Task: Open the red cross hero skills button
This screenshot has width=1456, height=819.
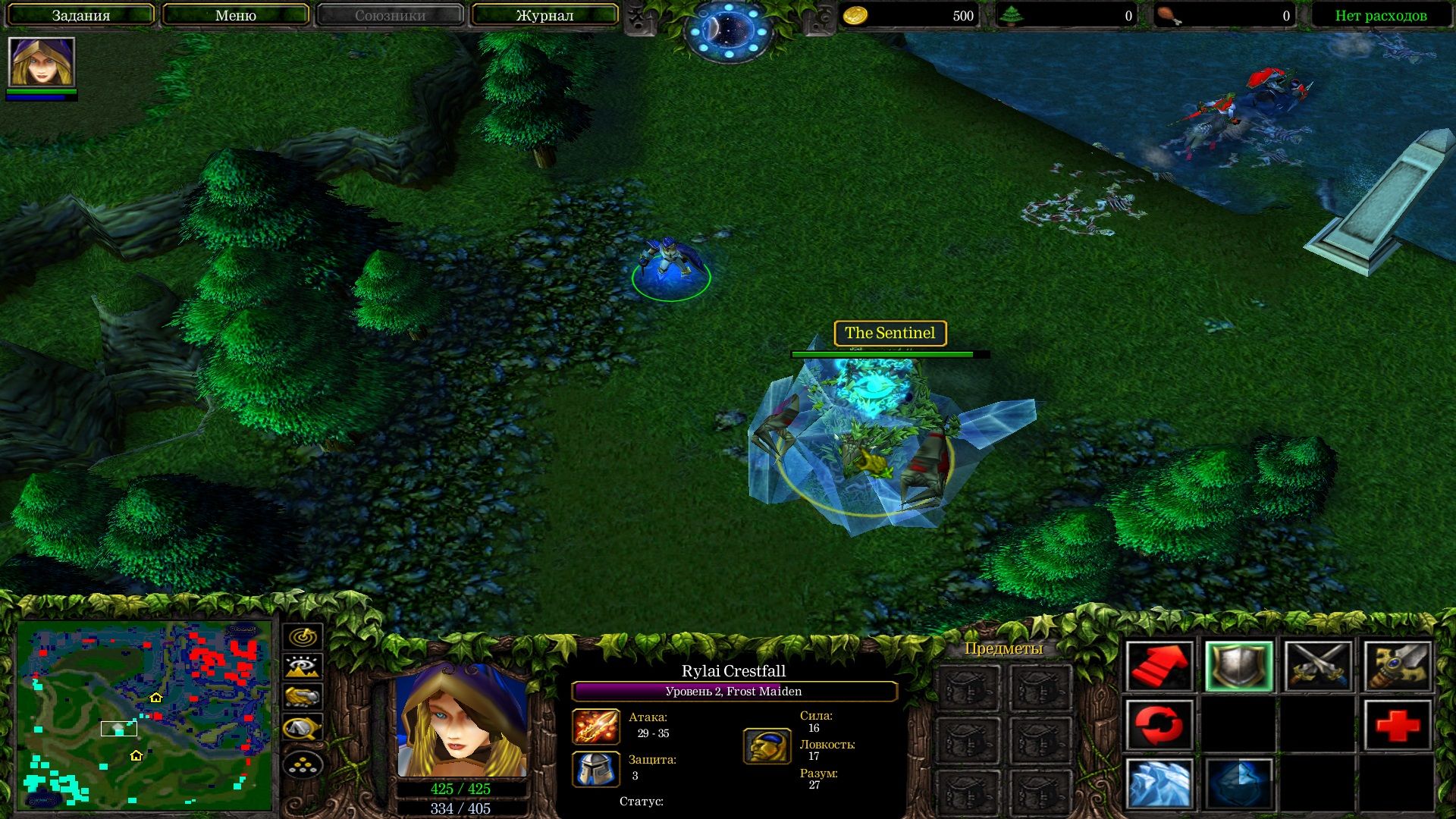Action: pyautogui.click(x=1397, y=725)
